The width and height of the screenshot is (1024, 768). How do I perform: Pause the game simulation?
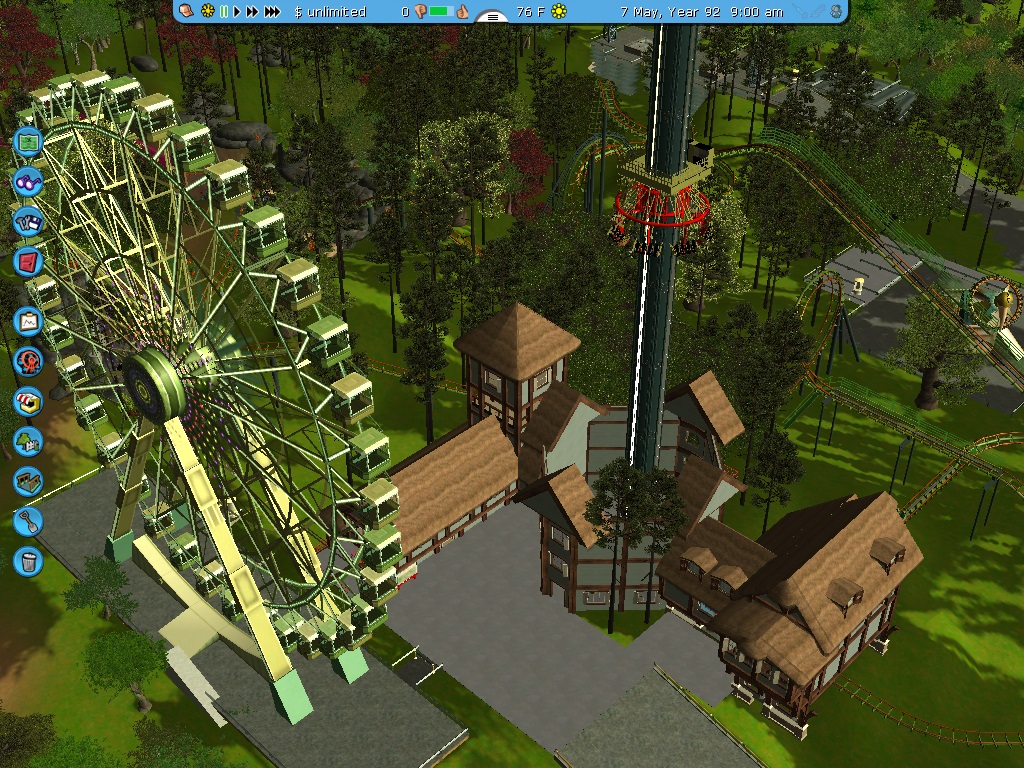click(x=224, y=12)
